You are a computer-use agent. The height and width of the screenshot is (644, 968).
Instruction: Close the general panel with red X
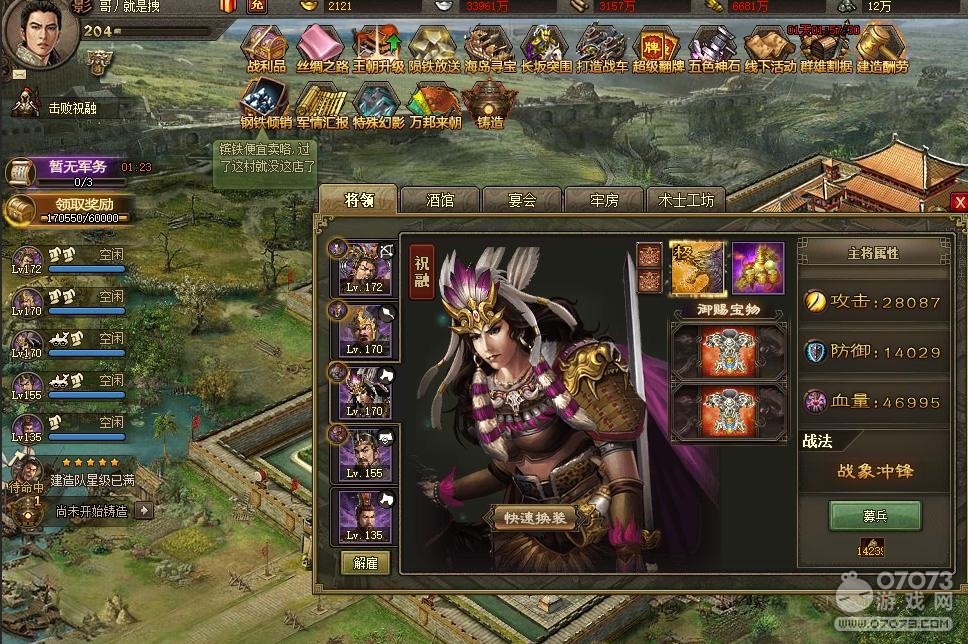coord(959,202)
